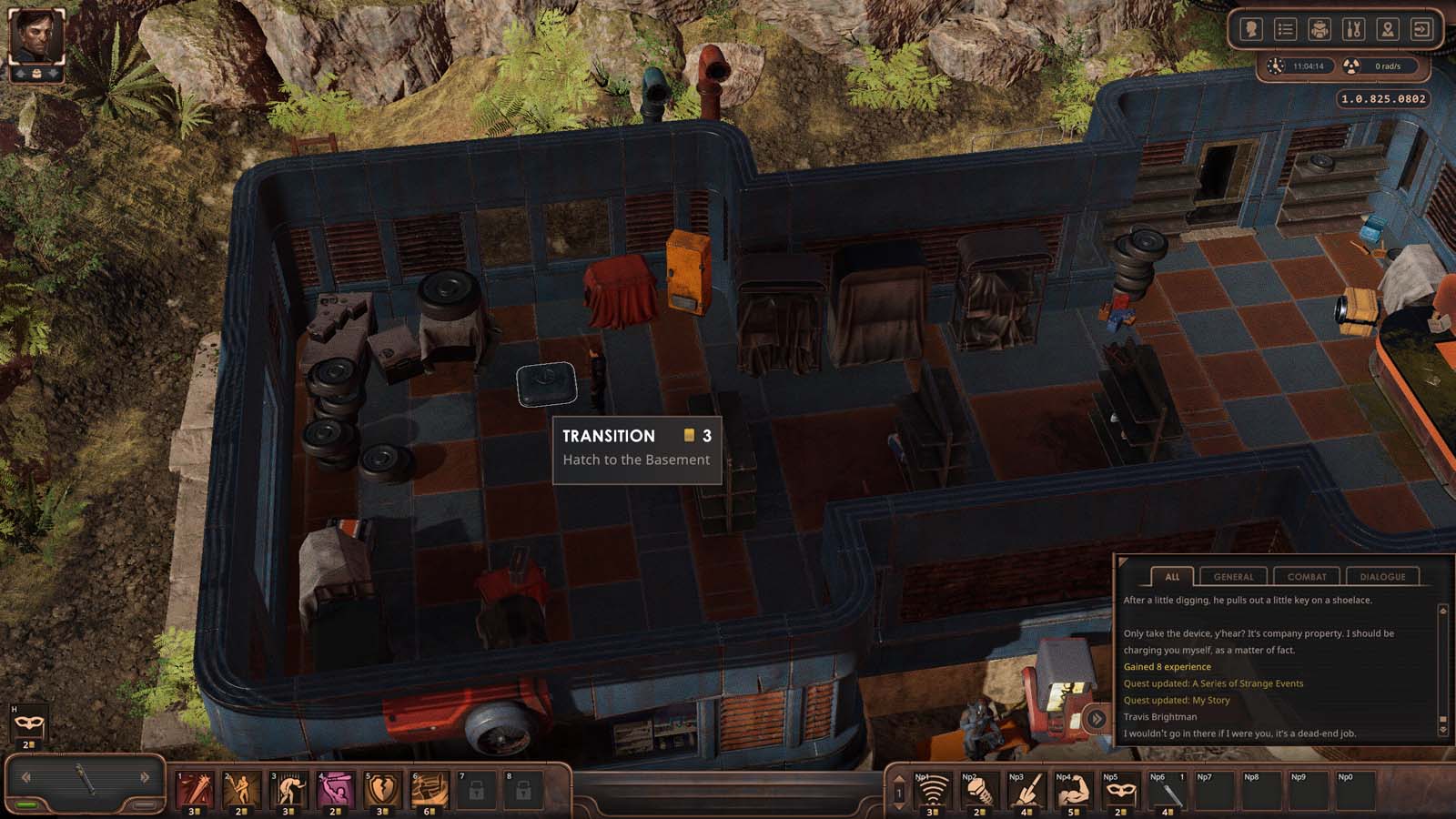Switch to the DIALOGUE log tab
Image resolution: width=1456 pixels, height=819 pixels.
pyautogui.click(x=1383, y=576)
